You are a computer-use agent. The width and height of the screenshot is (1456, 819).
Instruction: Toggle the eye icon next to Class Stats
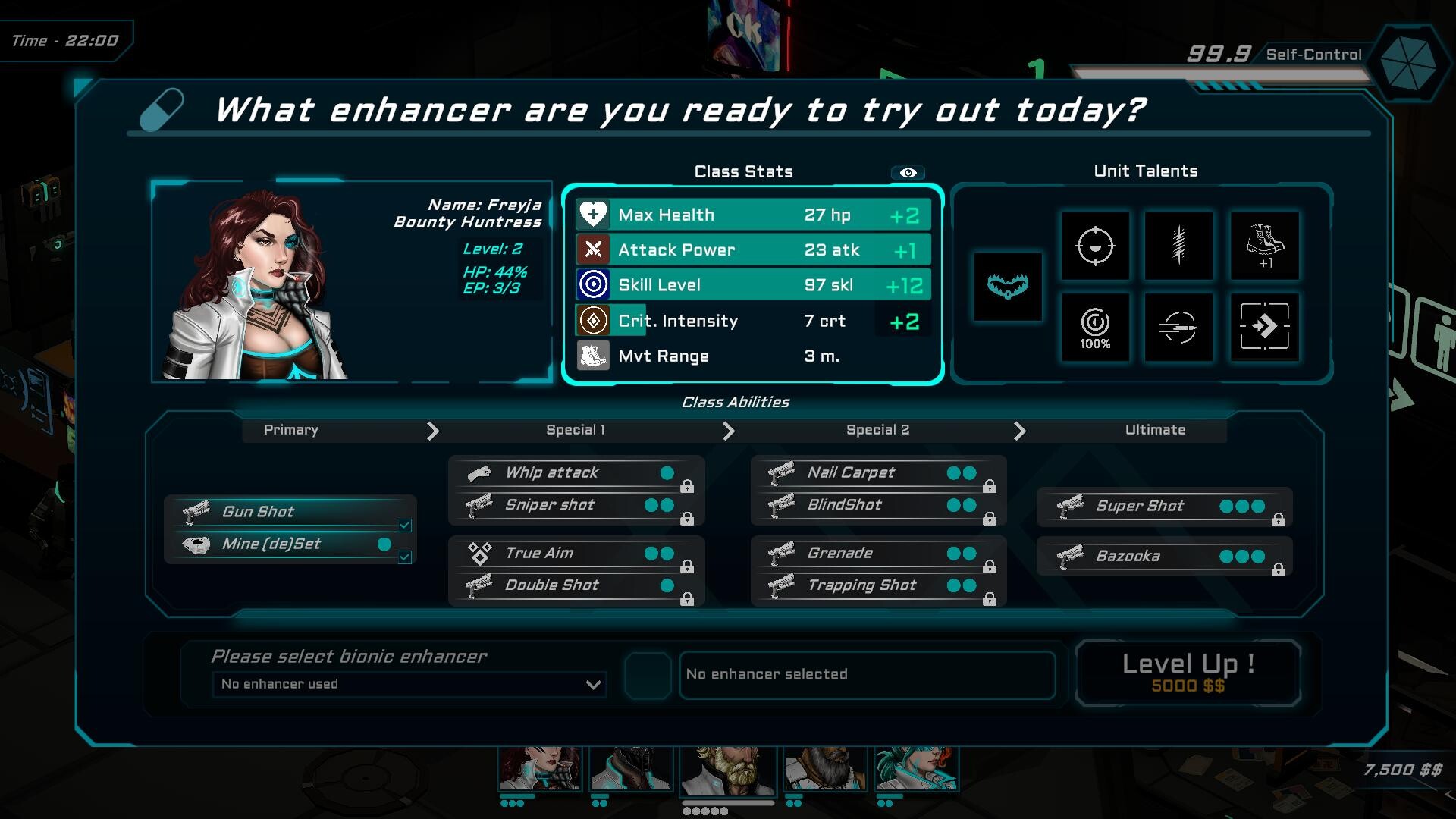tap(908, 172)
